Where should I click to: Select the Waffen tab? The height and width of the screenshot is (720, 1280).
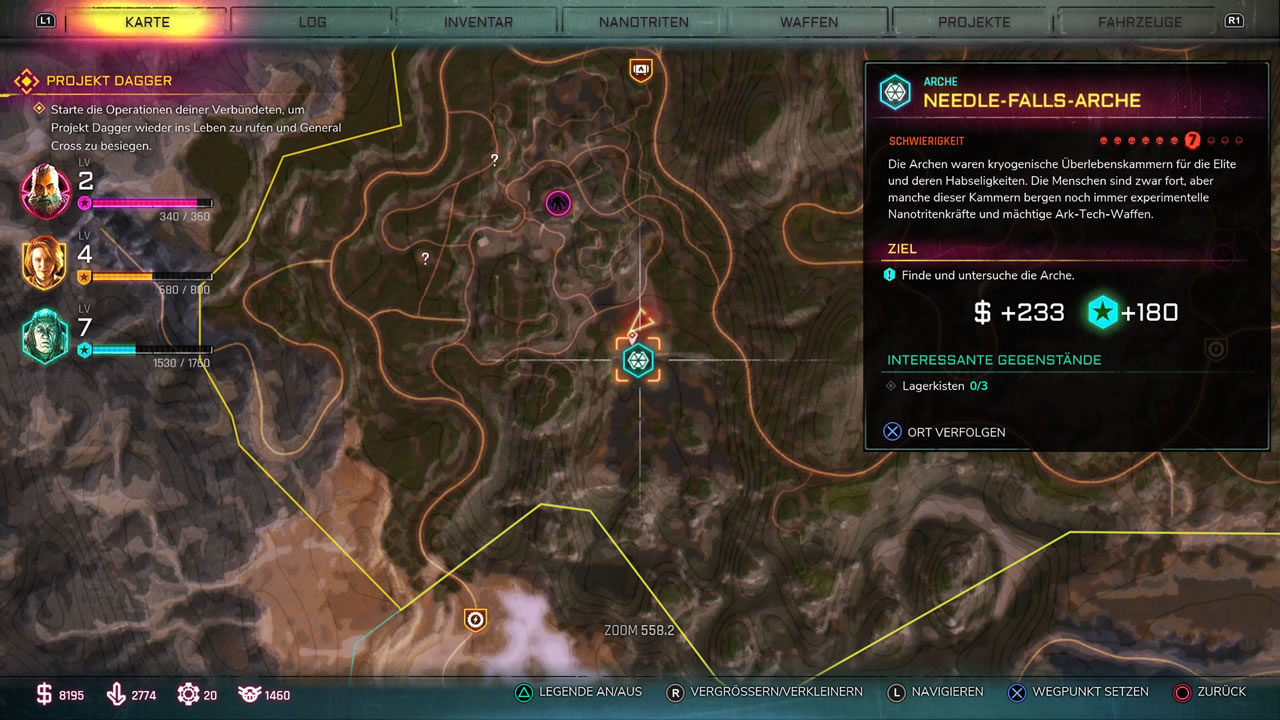809,21
